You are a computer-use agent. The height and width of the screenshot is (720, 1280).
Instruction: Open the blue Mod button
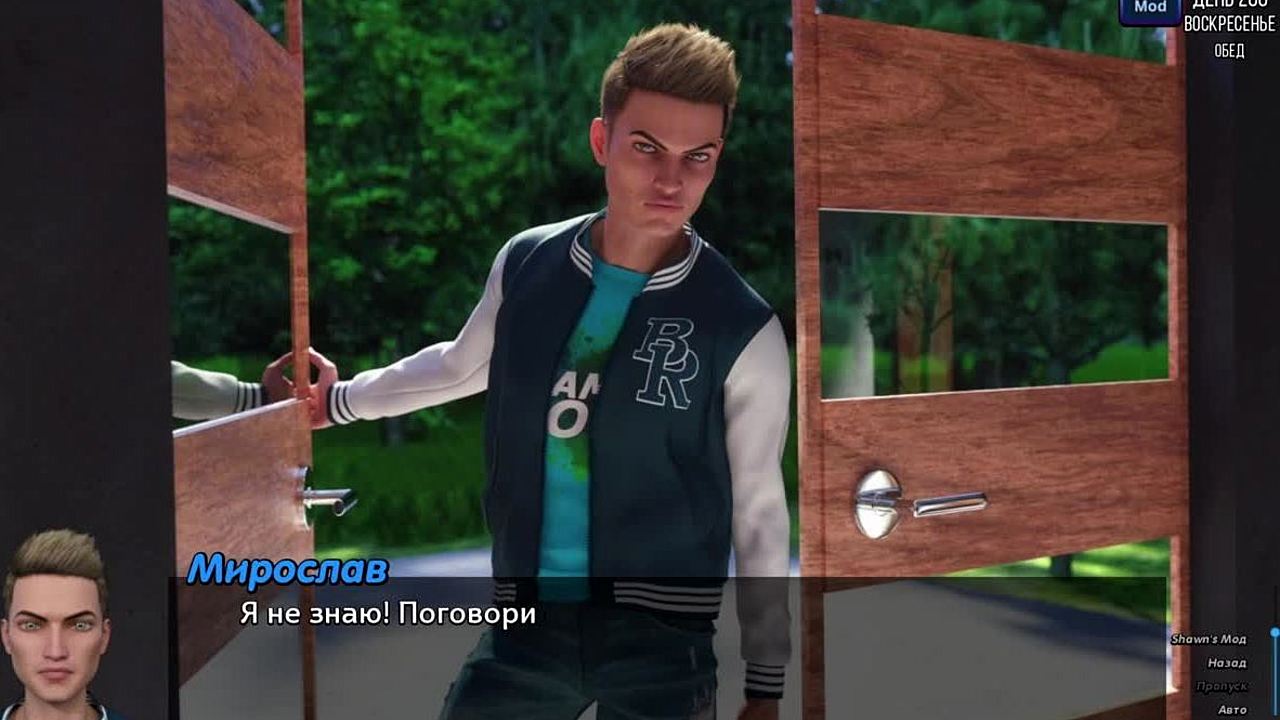click(x=1149, y=9)
